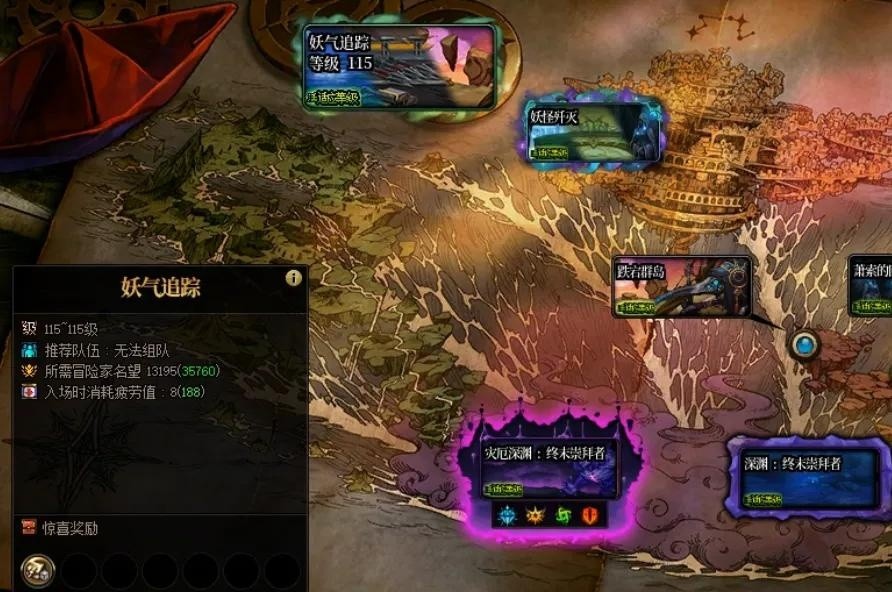The height and width of the screenshot is (592, 892).
Task: Click the red shield icon under 灾厄深渊
Action: [x=589, y=515]
